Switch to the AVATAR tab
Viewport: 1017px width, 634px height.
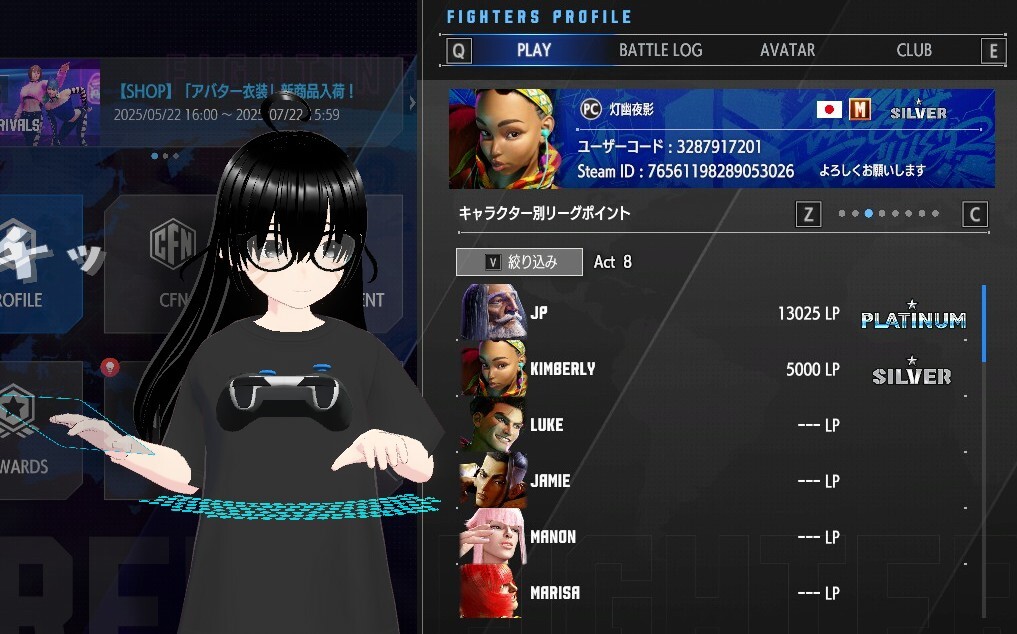pyautogui.click(x=787, y=50)
